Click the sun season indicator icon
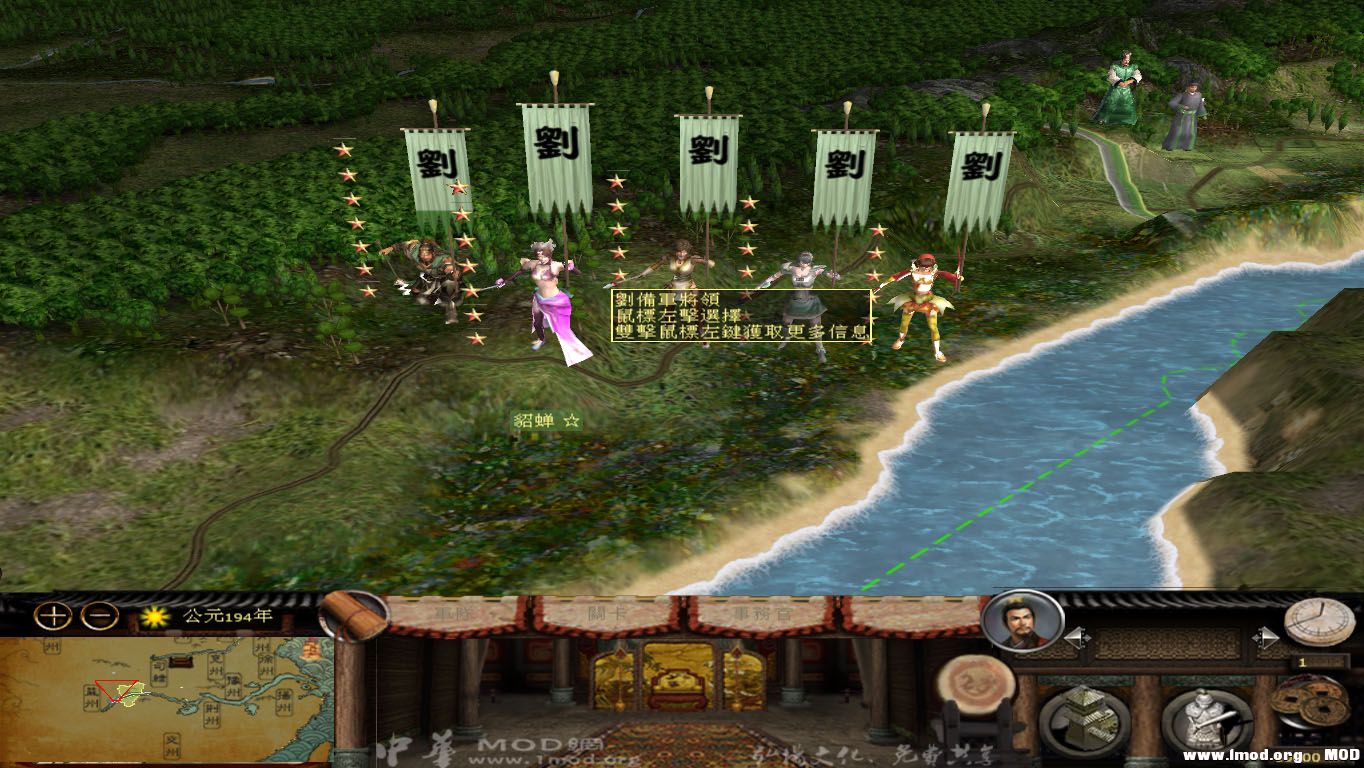1364x768 pixels. coord(154,615)
